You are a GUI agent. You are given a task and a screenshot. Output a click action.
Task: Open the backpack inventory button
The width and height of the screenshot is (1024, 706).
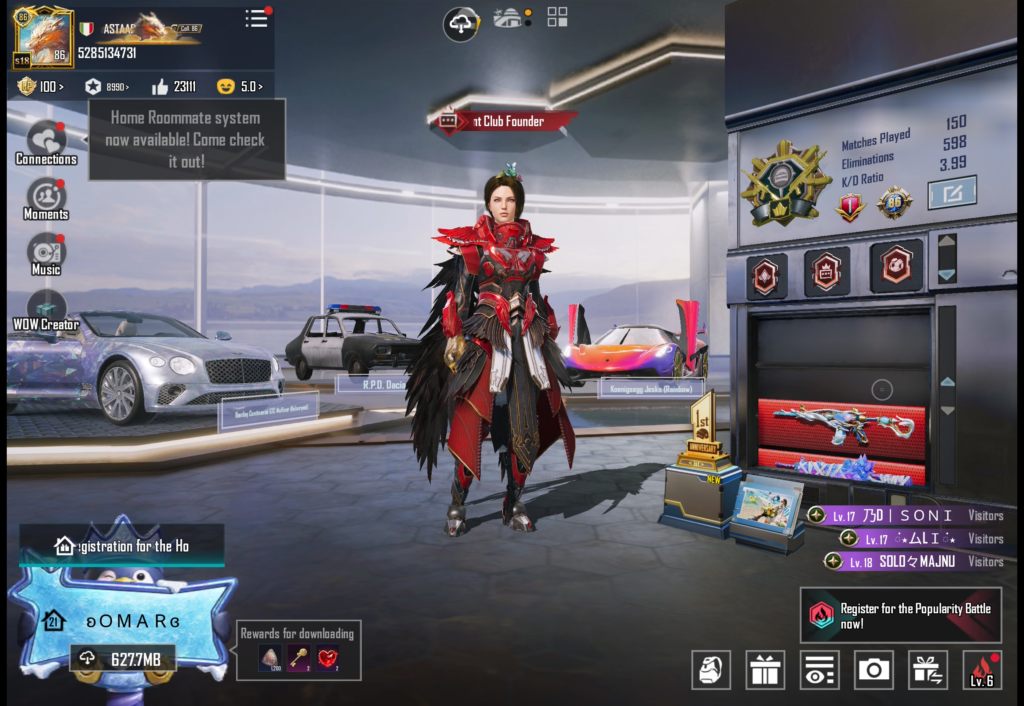[x=711, y=670]
